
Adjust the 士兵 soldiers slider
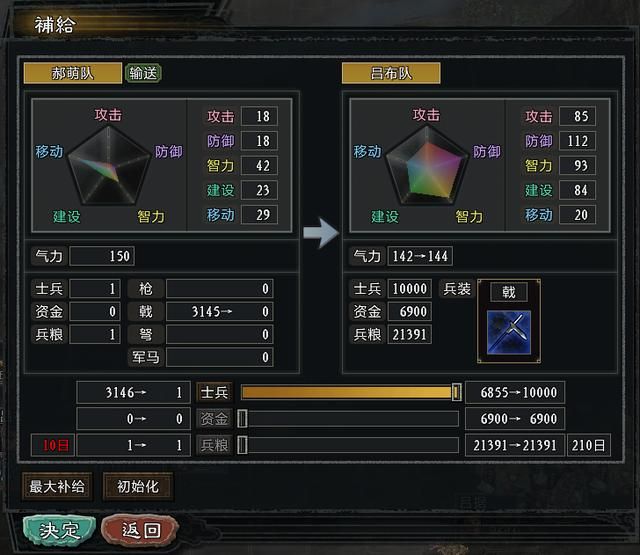click(456, 392)
